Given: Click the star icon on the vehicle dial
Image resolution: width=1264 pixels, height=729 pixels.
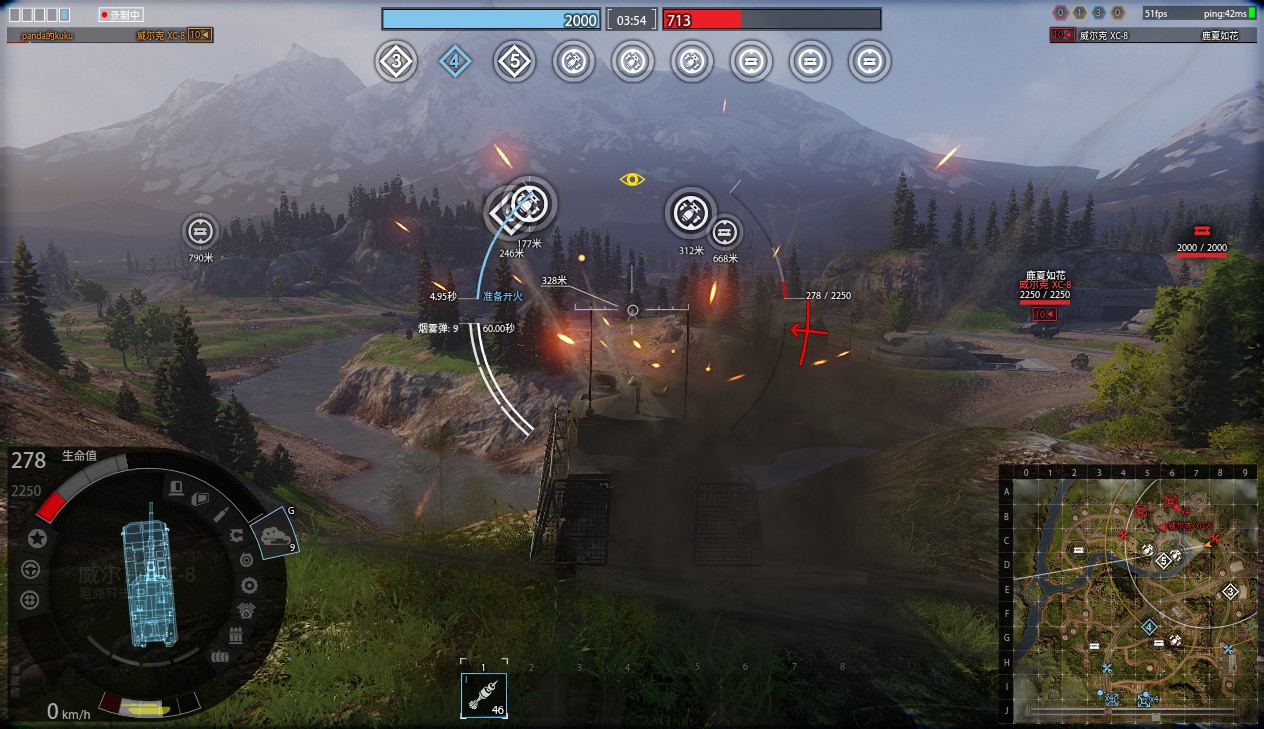Looking at the screenshot, I should [37, 539].
